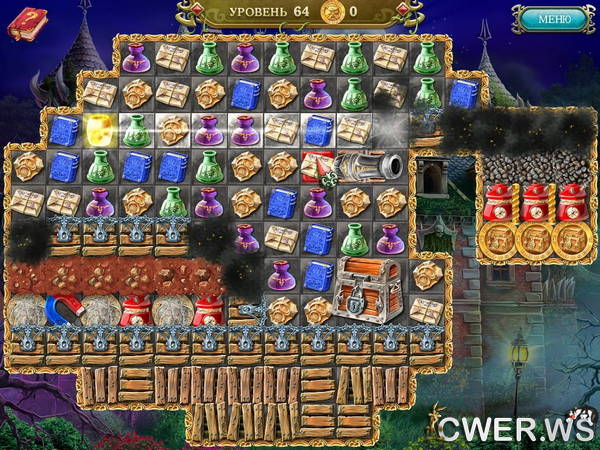Open the red help book

[26, 22]
